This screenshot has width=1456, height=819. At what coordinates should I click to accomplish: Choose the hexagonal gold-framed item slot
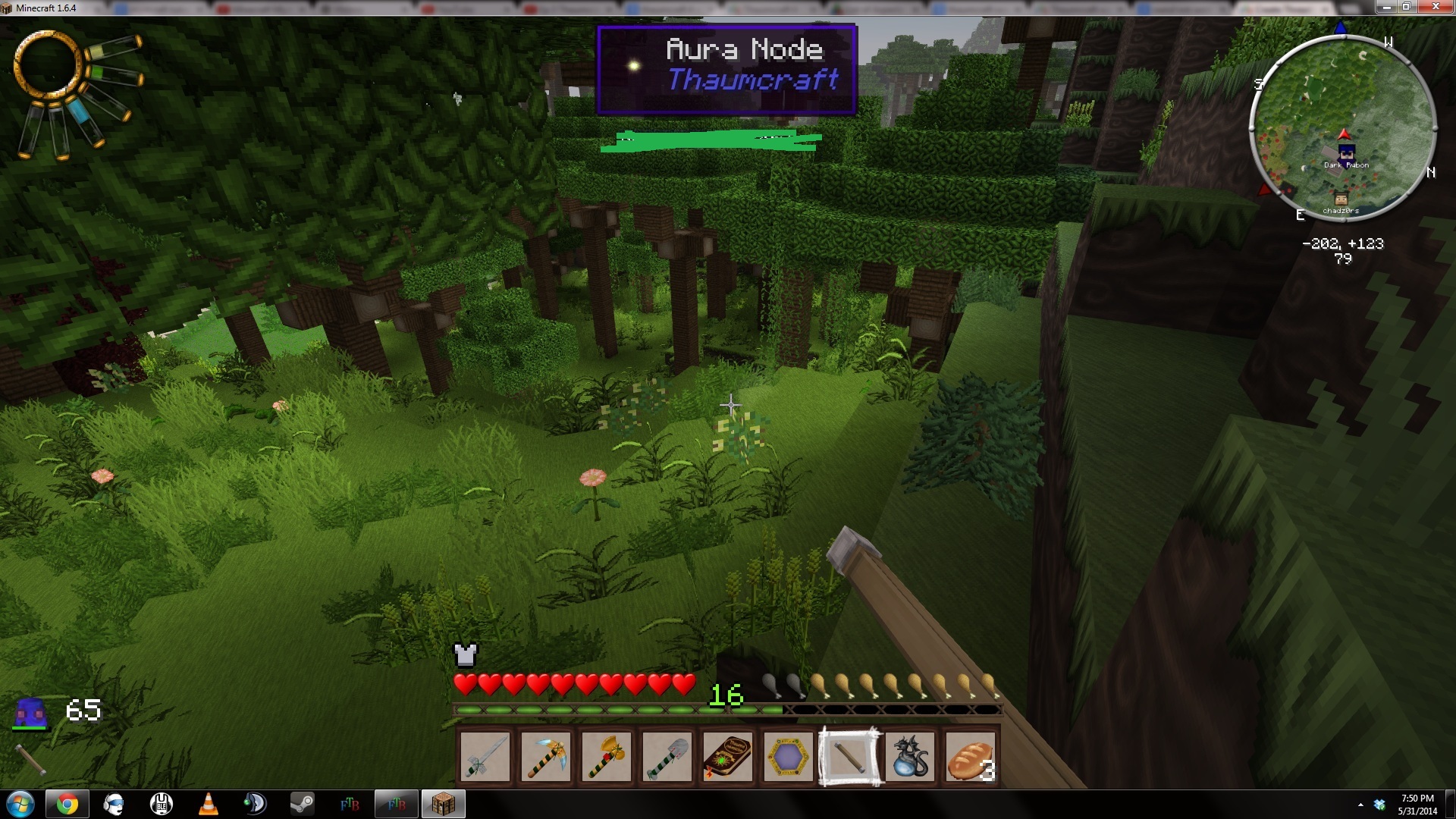[x=789, y=757]
